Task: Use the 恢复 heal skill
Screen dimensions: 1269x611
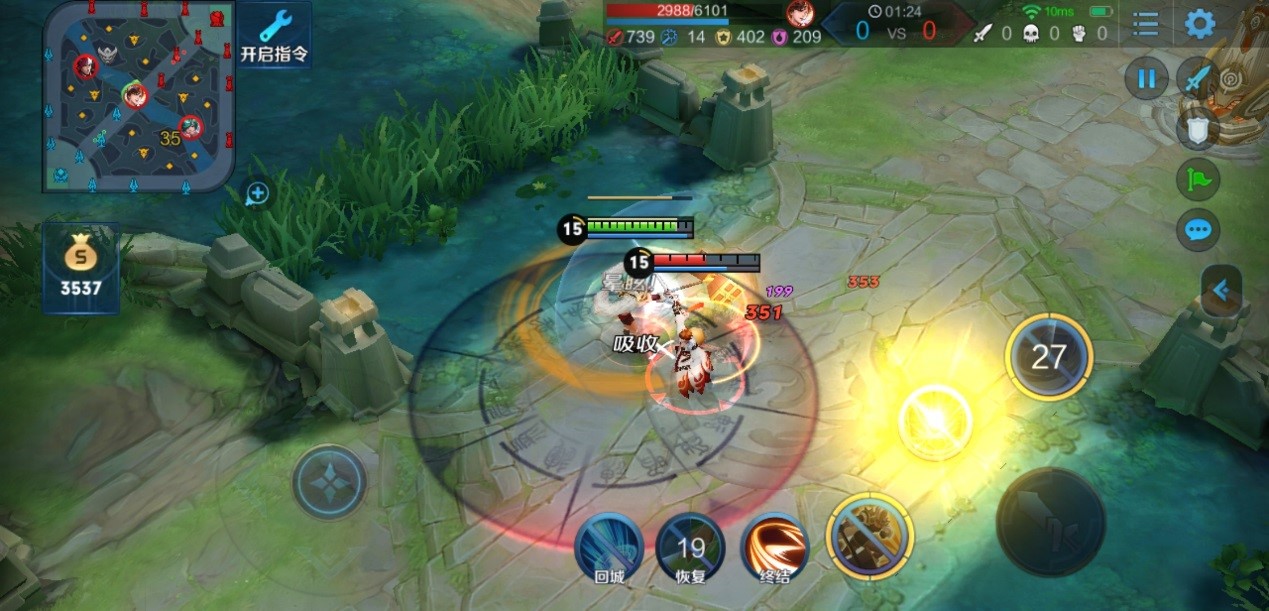Action: 691,546
